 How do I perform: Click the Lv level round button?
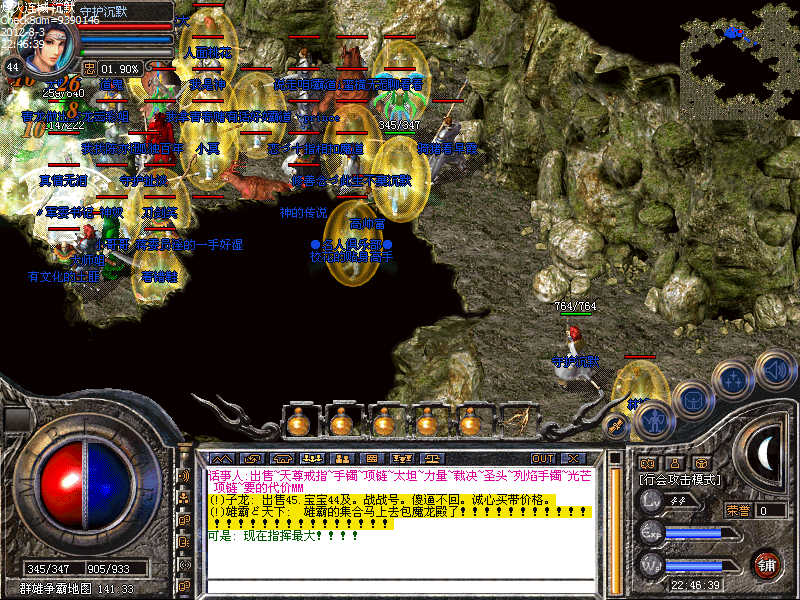(x=651, y=503)
